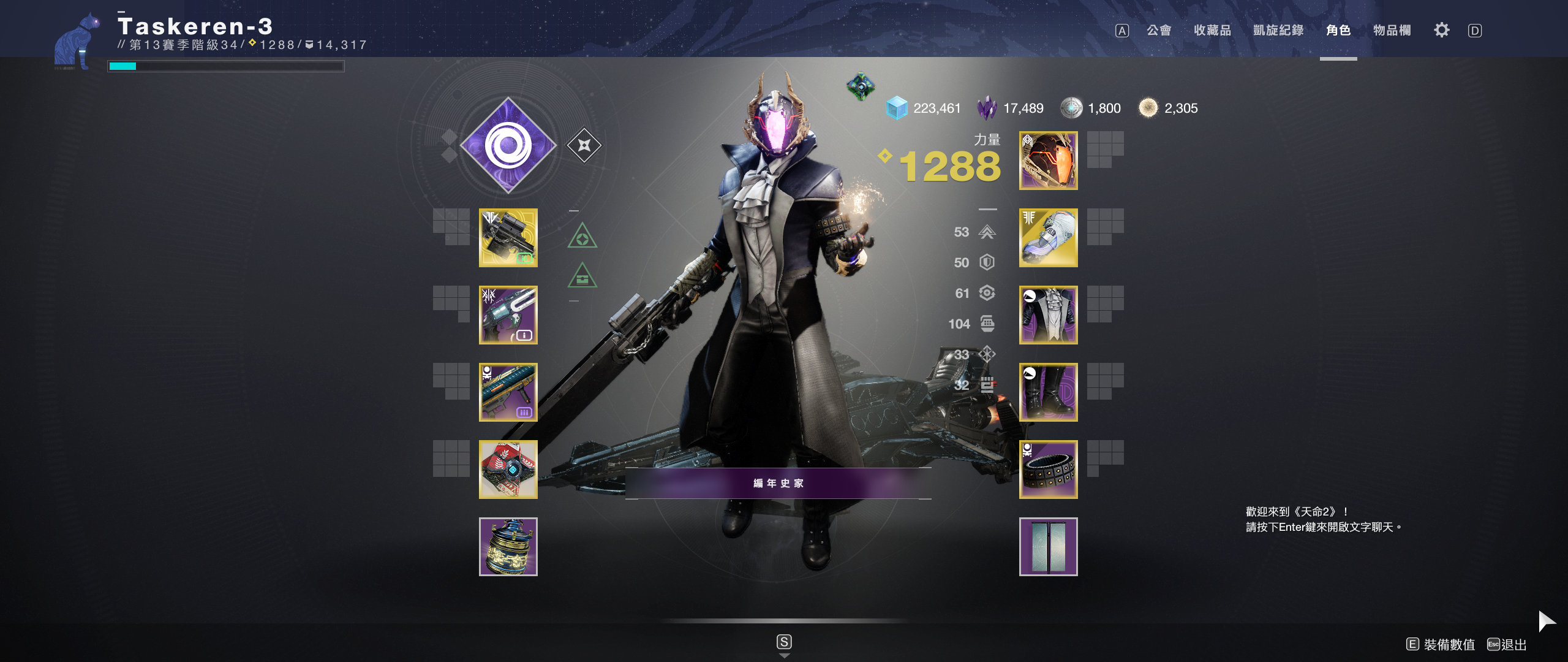Screen dimensions: 1568x662
Task: Open the 公會 clan tab
Action: 1158,31
